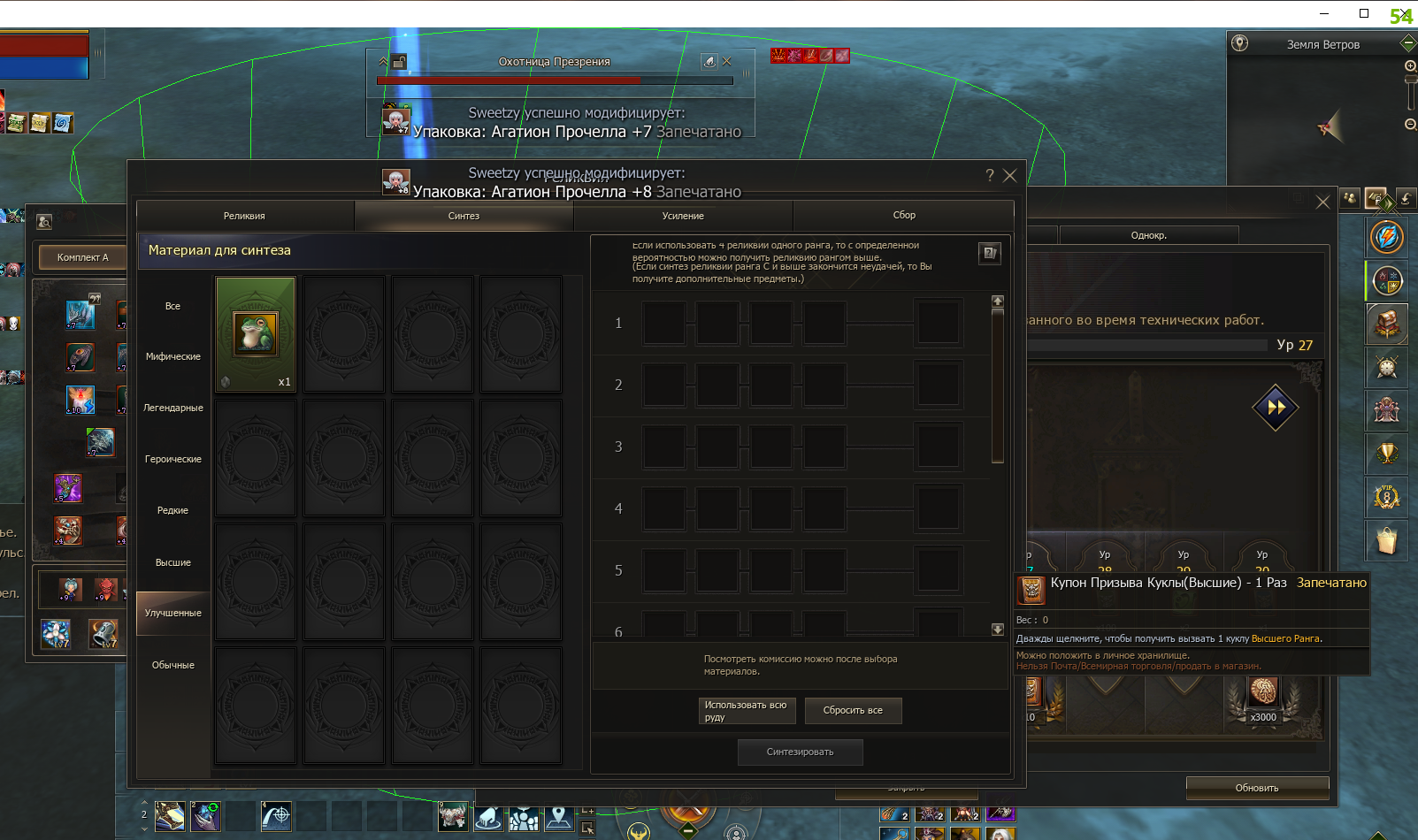Select the Обычные relic category
The width and height of the screenshot is (1418, 840).
click(172, 665)
